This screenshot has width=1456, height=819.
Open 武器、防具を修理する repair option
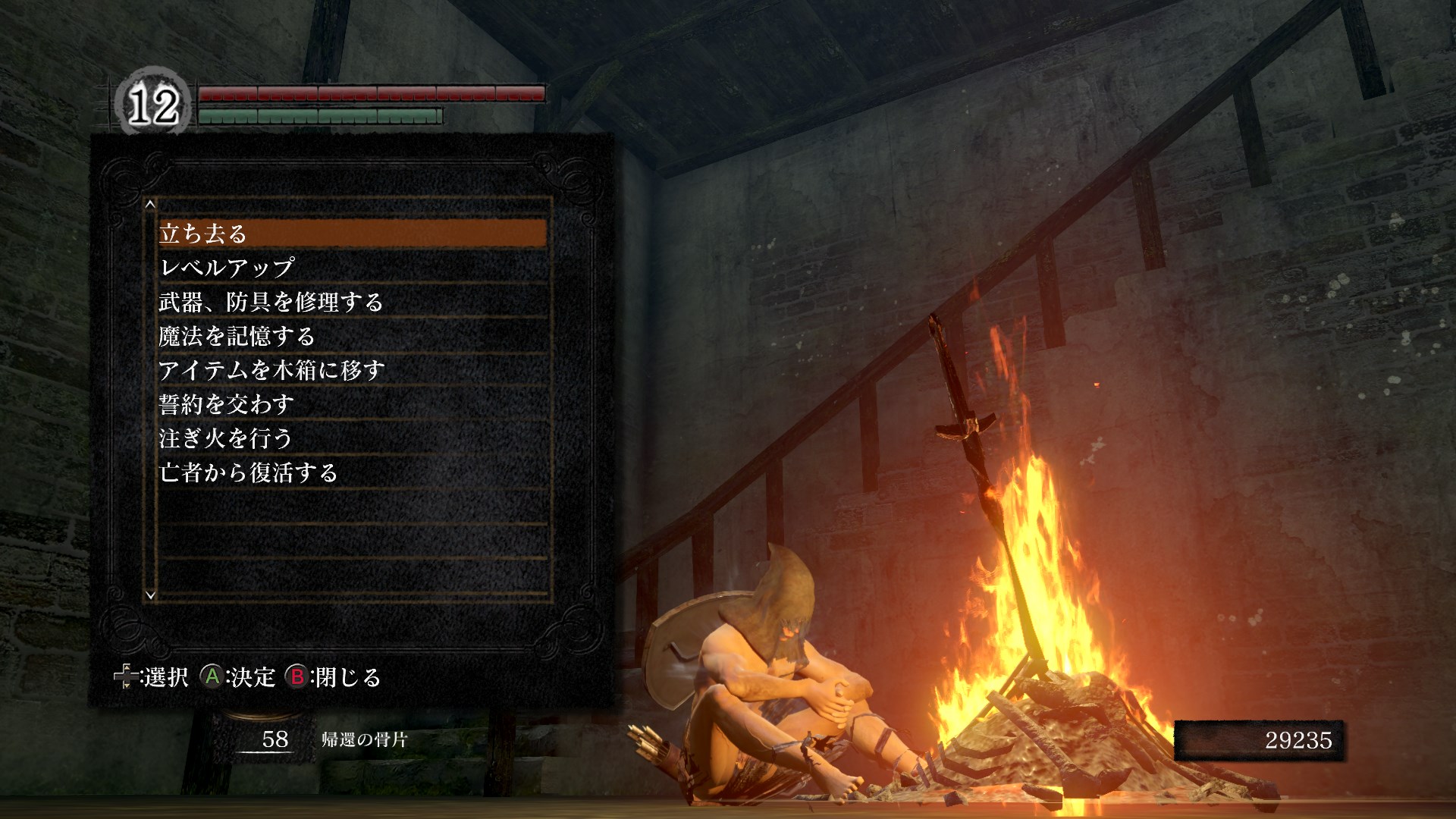(352, 302)
